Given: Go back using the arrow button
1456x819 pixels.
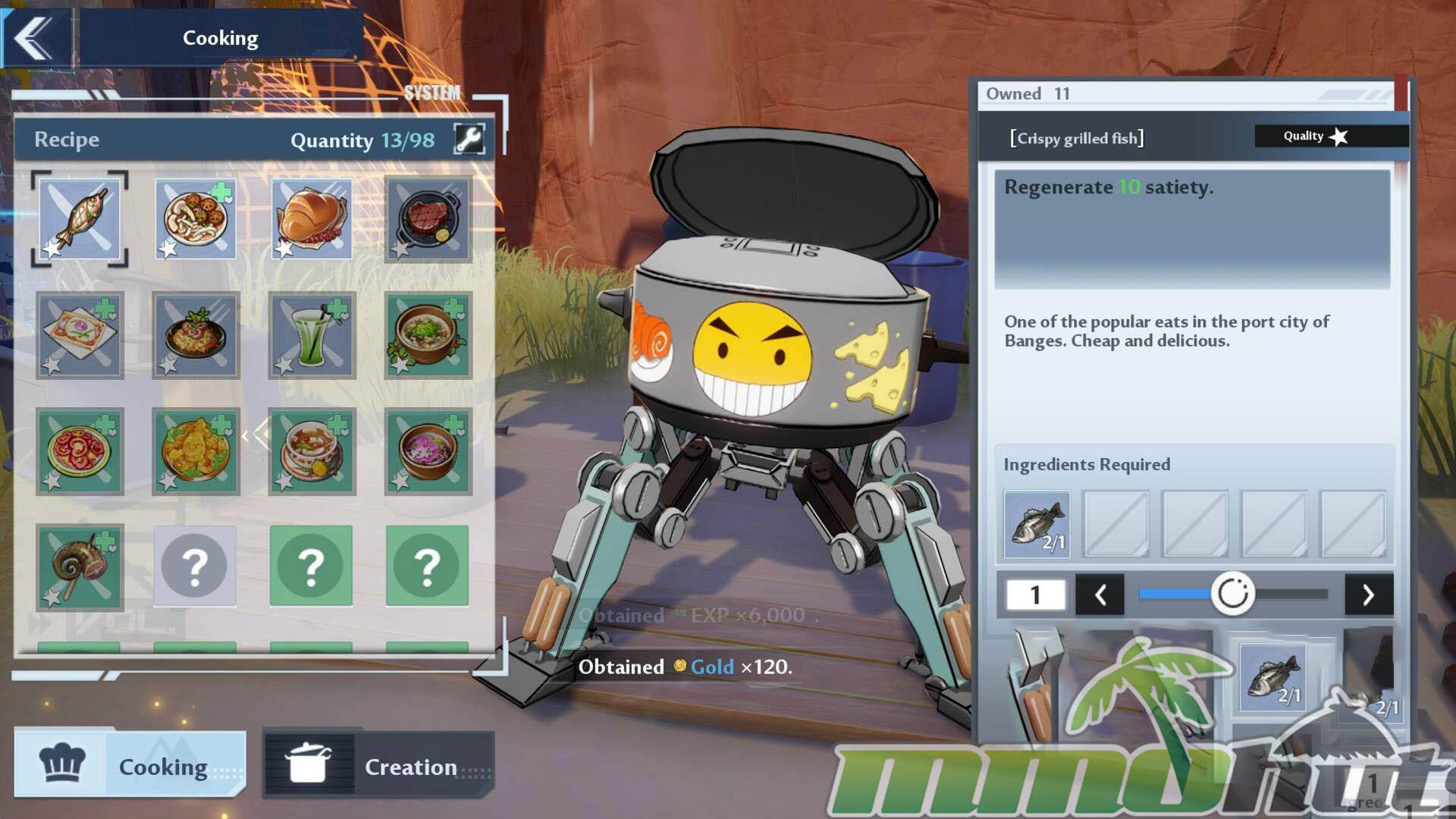Looking at the screenshot, I should click(x=34, y=37).
